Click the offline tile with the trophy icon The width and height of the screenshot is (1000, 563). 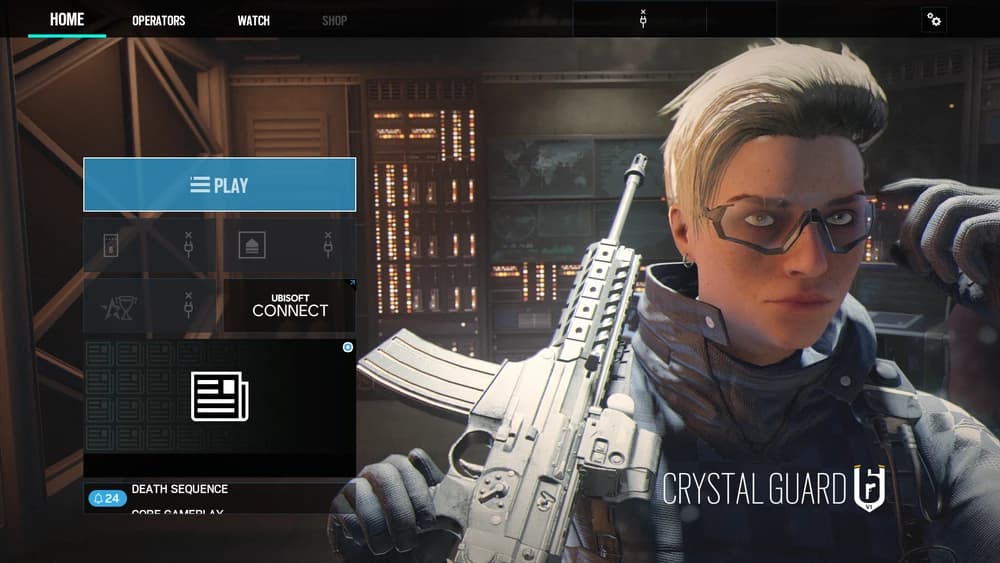[x=150, y=305]
